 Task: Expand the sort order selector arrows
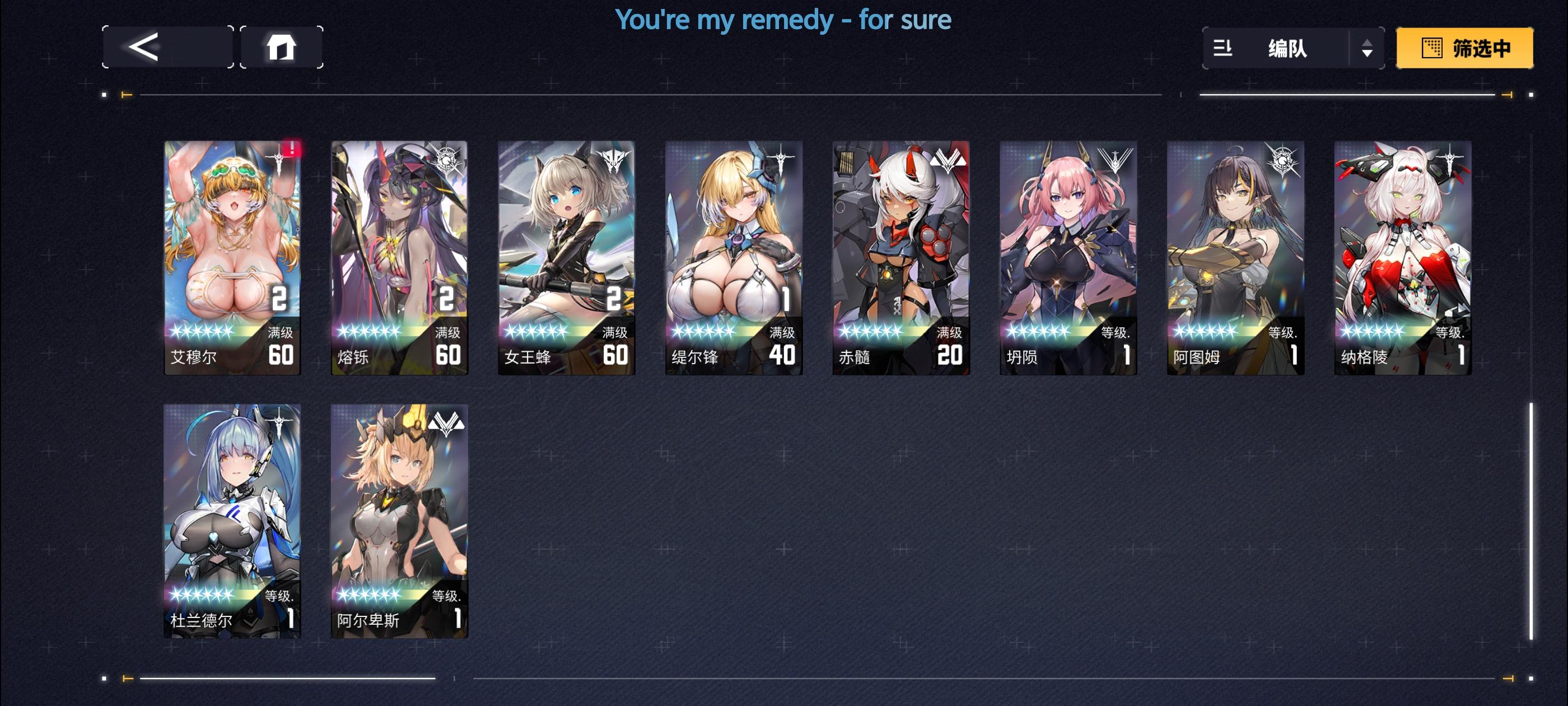pos(1367,49)
